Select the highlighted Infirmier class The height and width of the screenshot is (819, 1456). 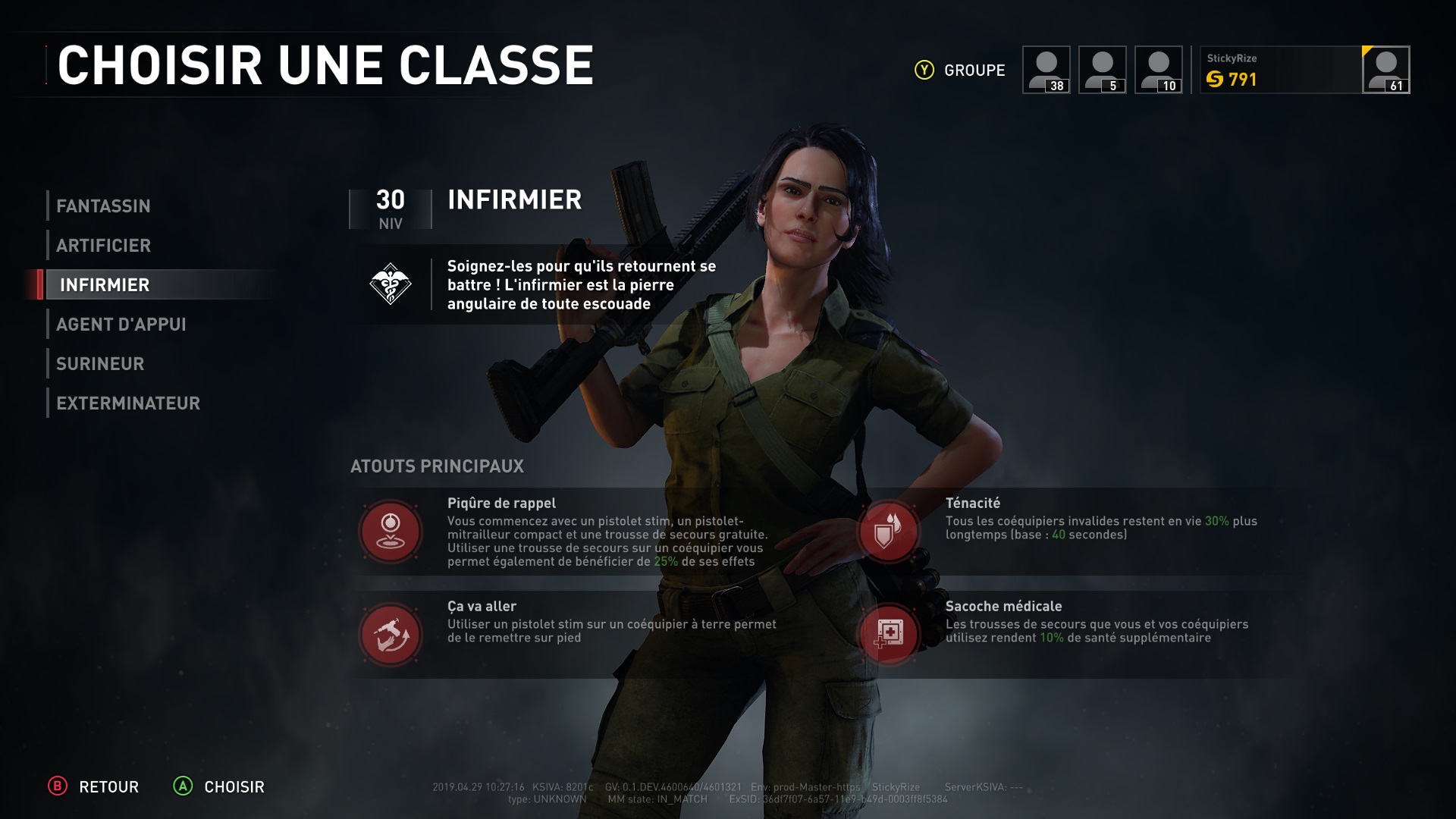point(105,284)
